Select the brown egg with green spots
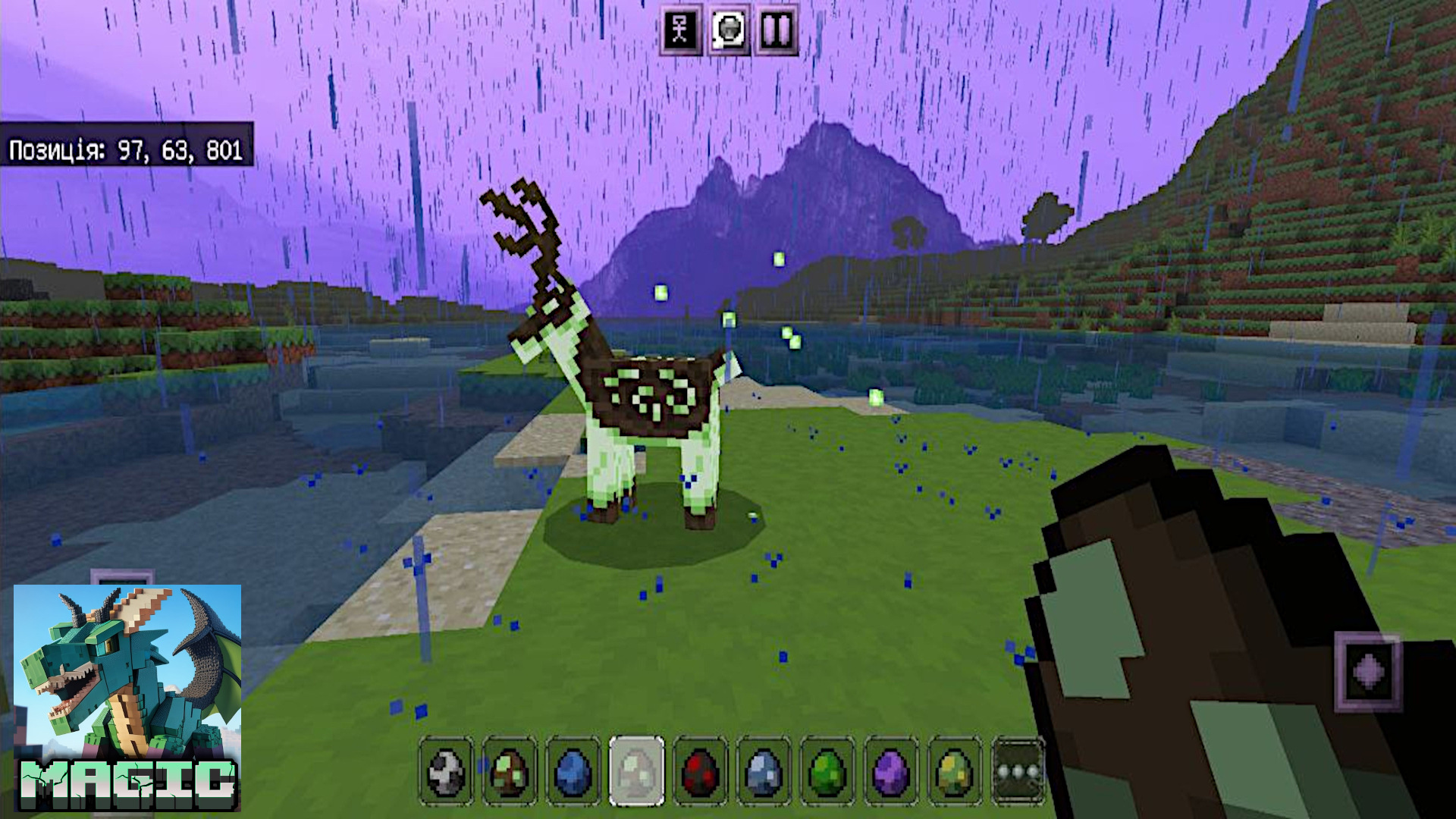 click(x=510, y=771)
